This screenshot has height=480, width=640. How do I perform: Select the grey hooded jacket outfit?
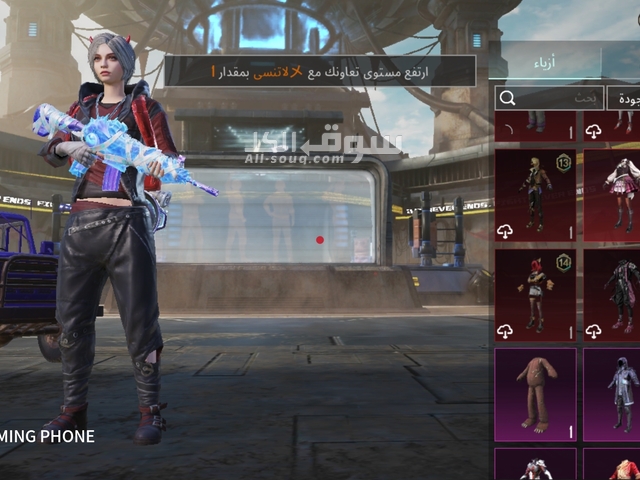coord(615,393)
